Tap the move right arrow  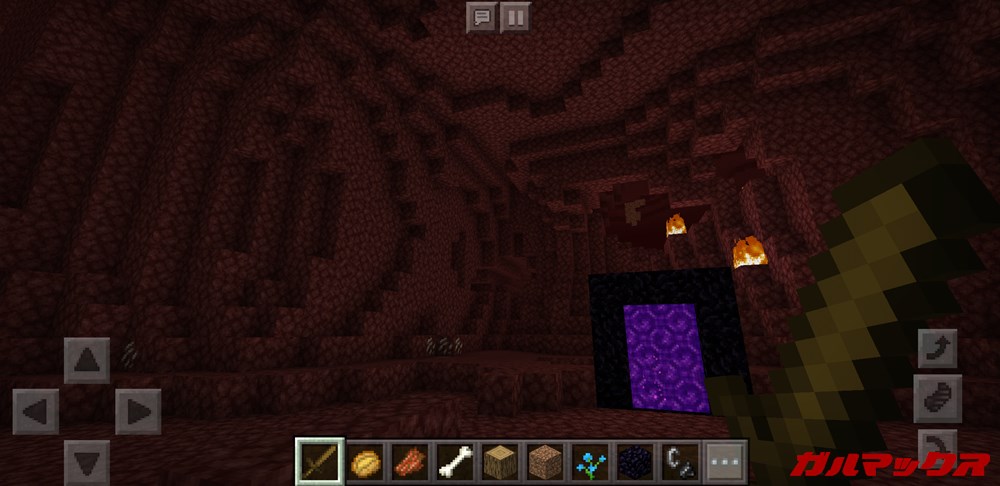click(138, 411)
